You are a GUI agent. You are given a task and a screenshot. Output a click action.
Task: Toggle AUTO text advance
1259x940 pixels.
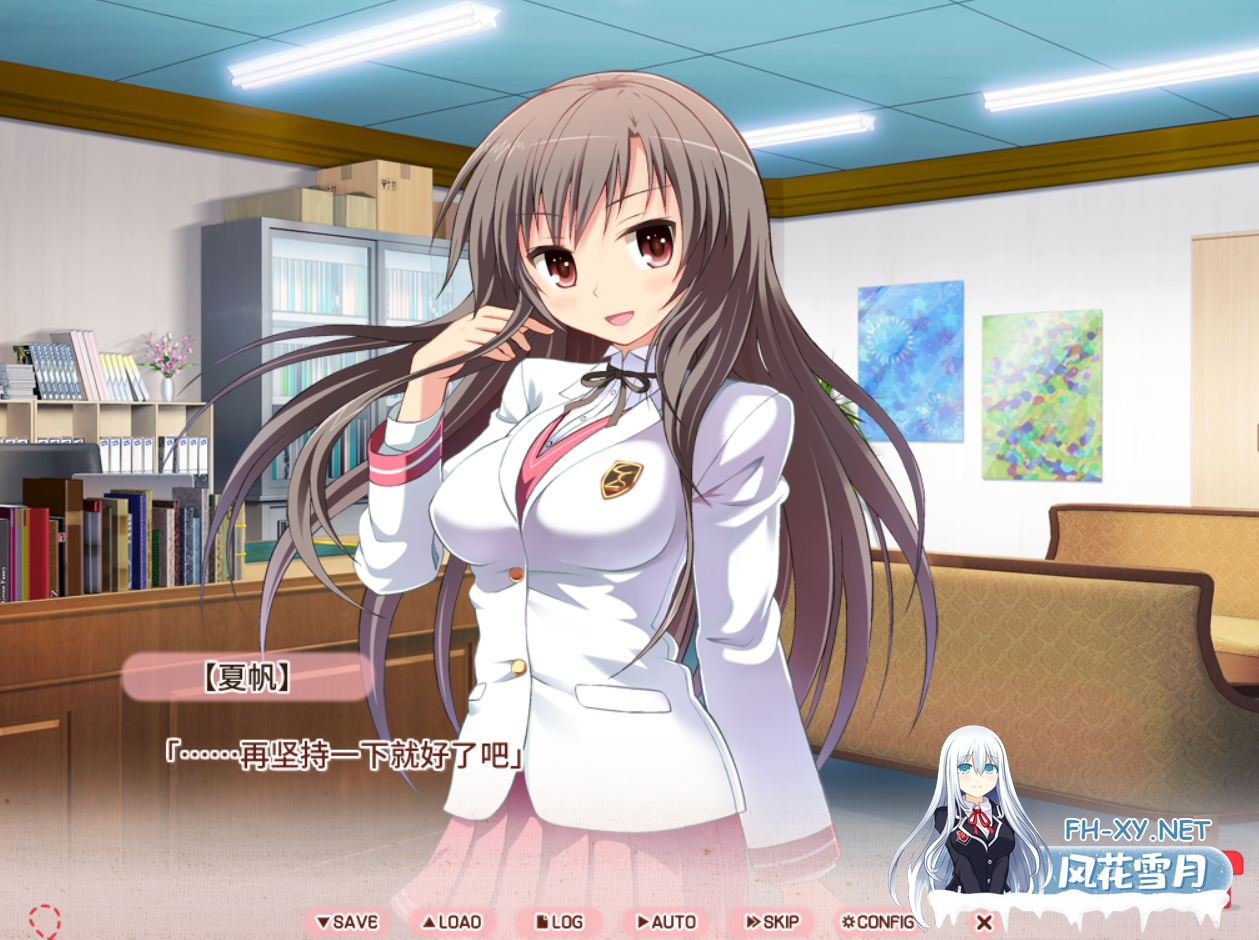click(666, 922)
